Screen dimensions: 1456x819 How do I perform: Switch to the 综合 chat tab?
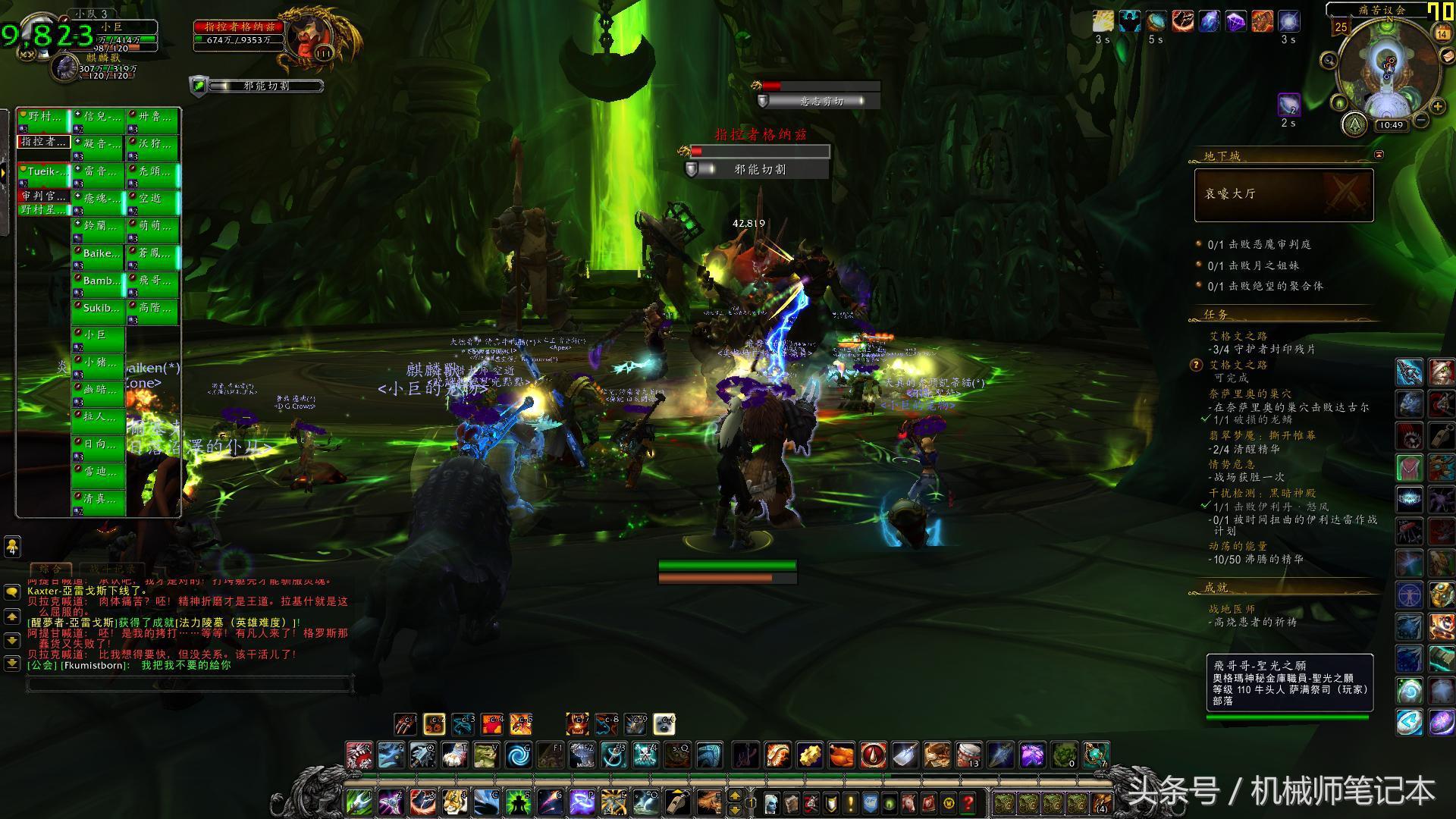click(x=50, y=569)
